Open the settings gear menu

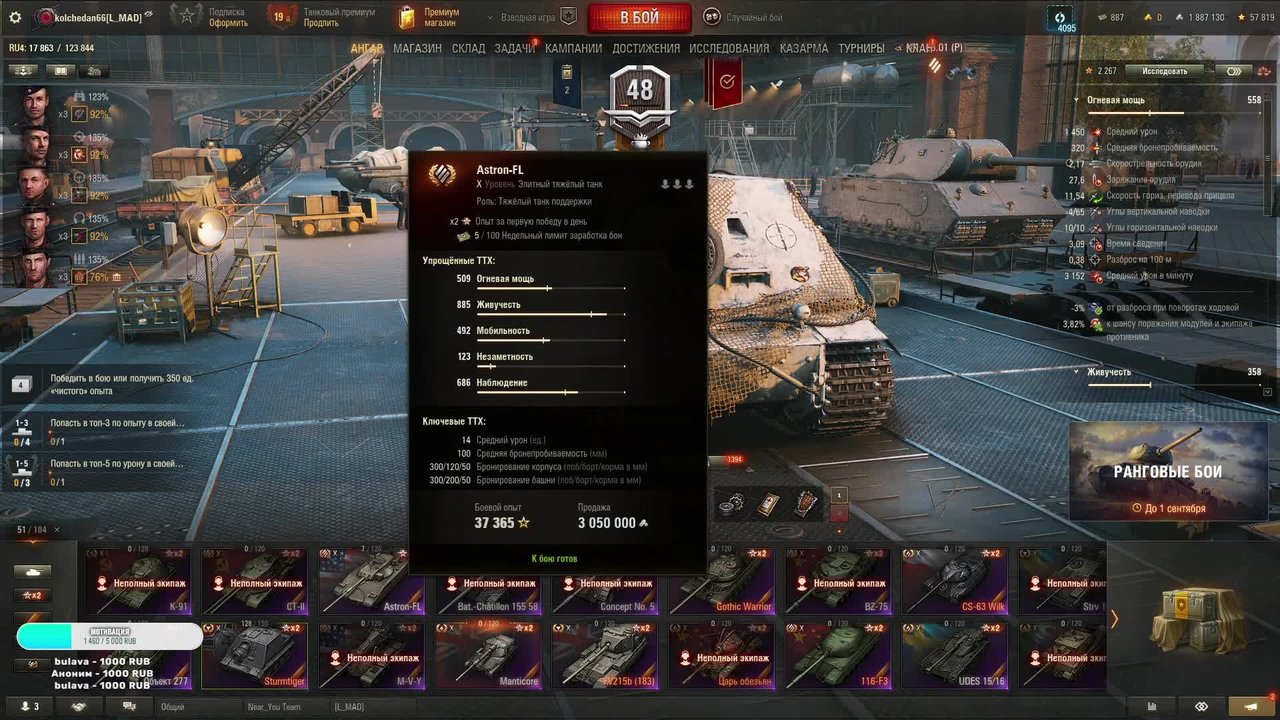coord(14,17)
